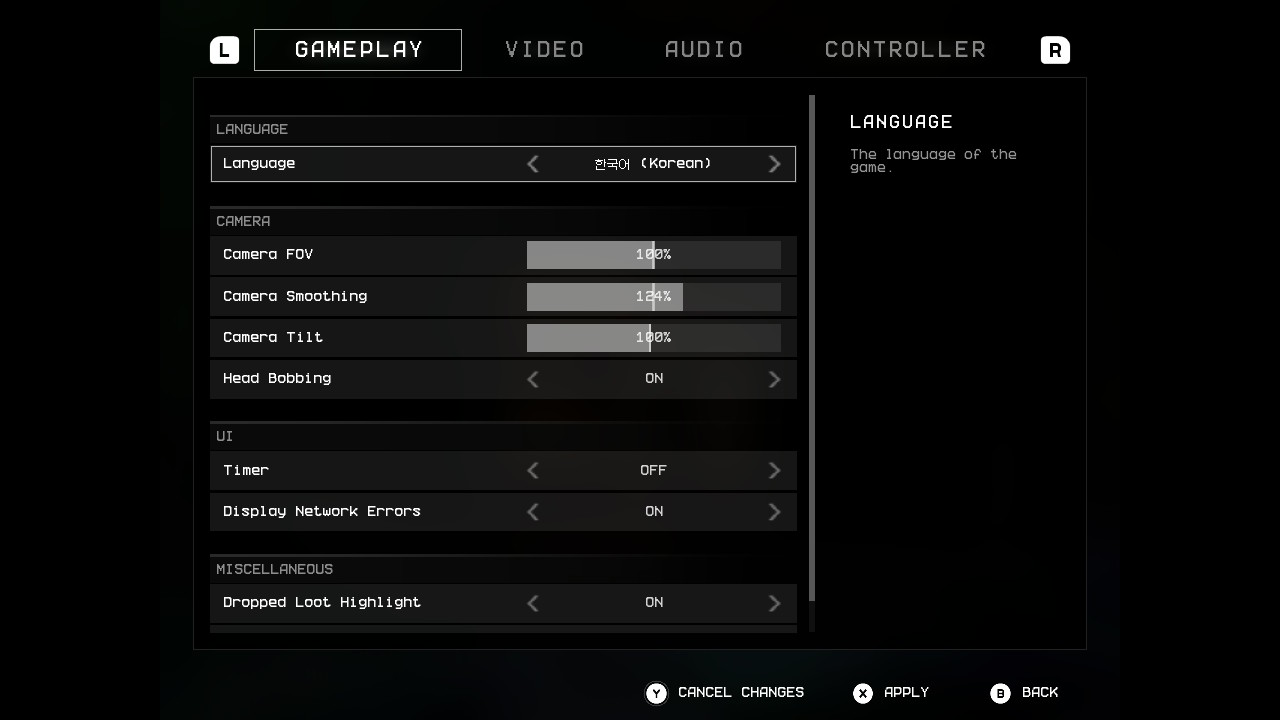Click the left arrow on the Timer row
1280x720 pixels.
coord(533,470)
